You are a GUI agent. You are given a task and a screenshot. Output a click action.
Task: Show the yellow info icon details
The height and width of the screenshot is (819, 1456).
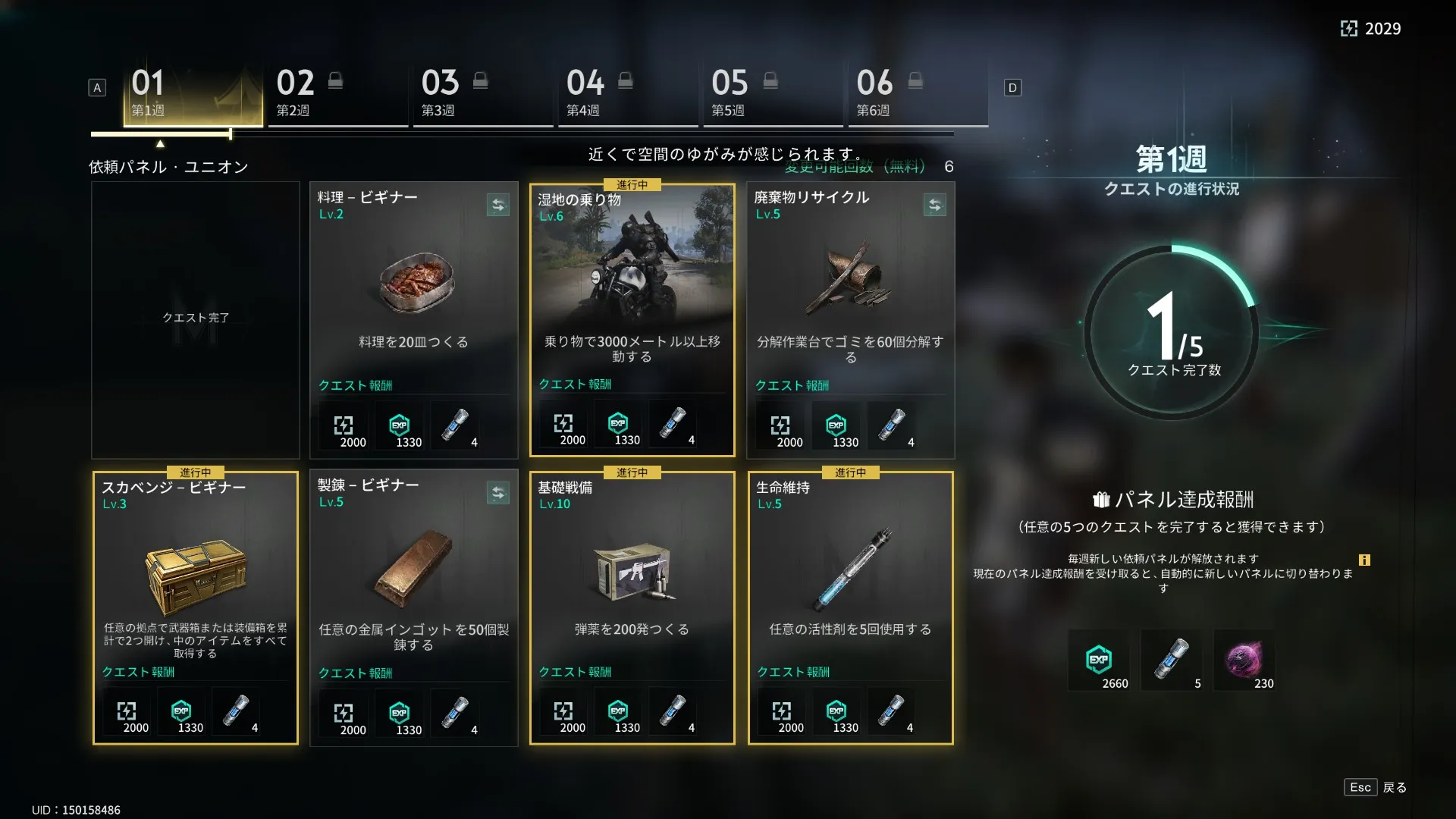(1364, 560)
